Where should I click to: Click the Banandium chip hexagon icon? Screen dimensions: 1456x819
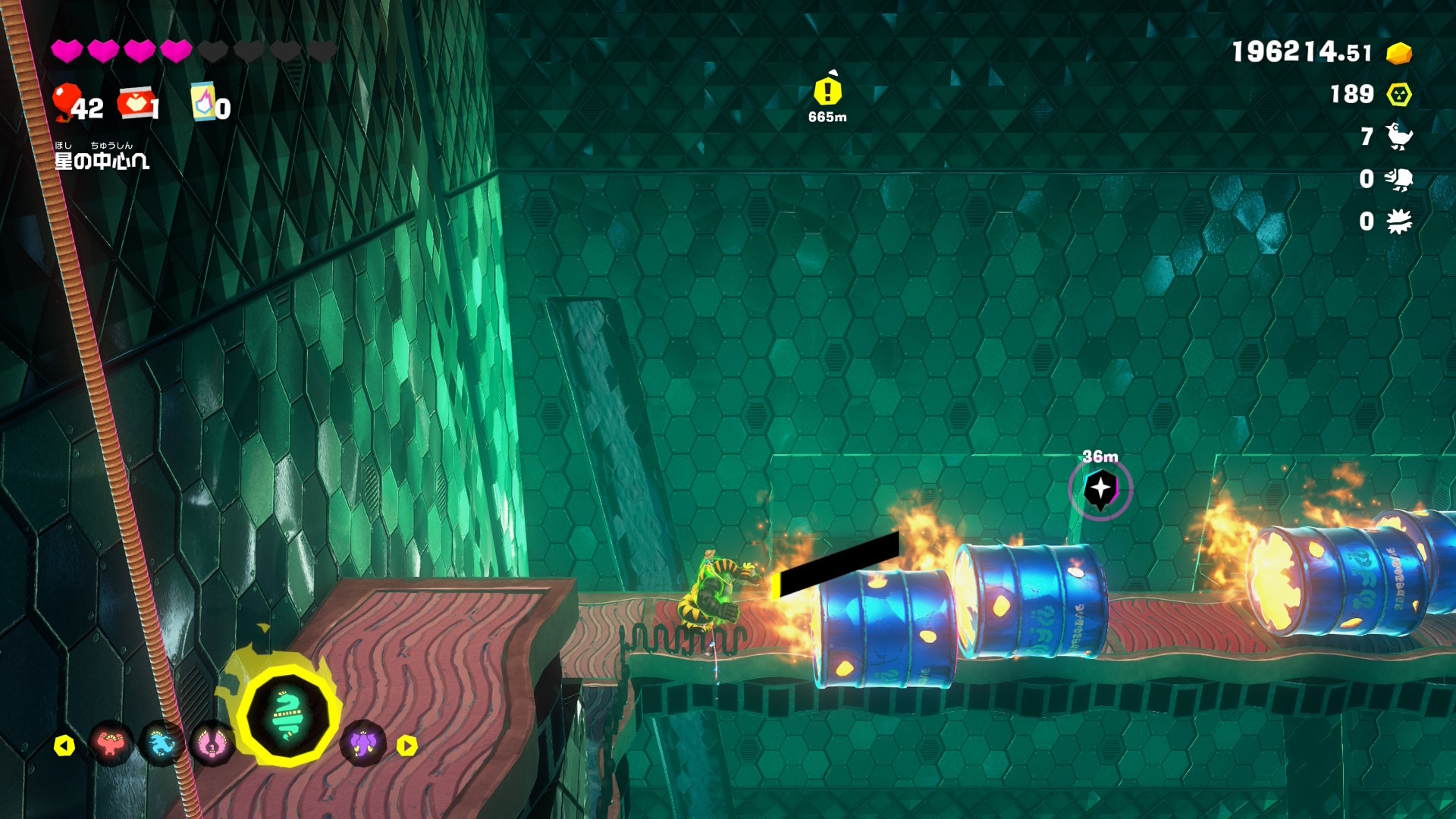pyautogui.click(x=1399, y=95)
